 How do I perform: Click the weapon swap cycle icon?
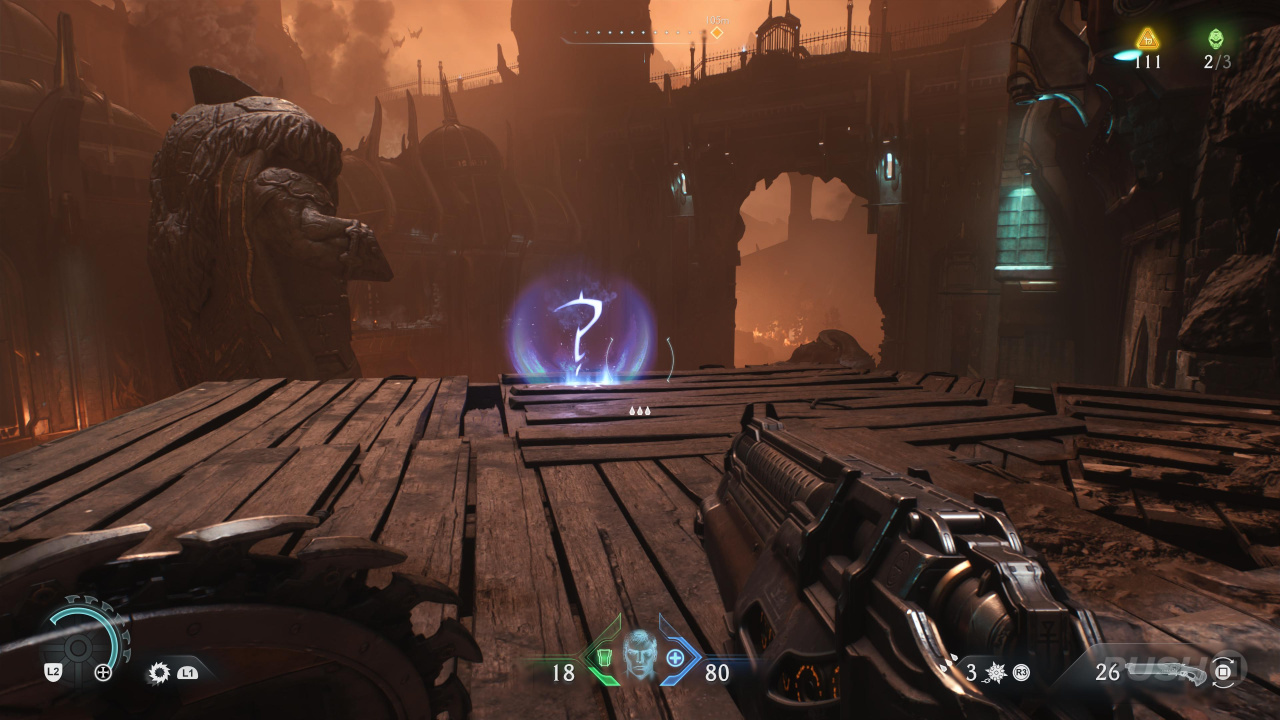[x=1224, y=671]
